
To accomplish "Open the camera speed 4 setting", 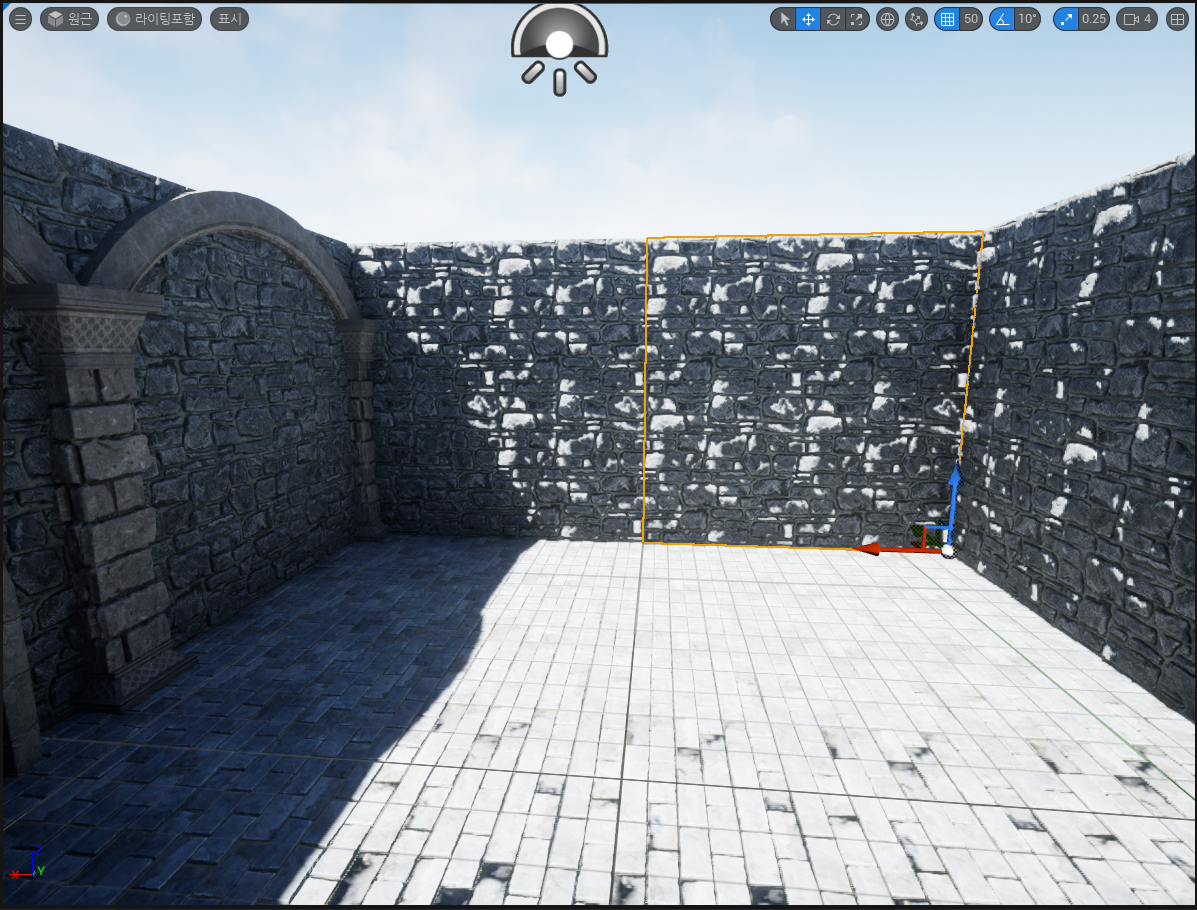I will click(x=1138, y=19).
